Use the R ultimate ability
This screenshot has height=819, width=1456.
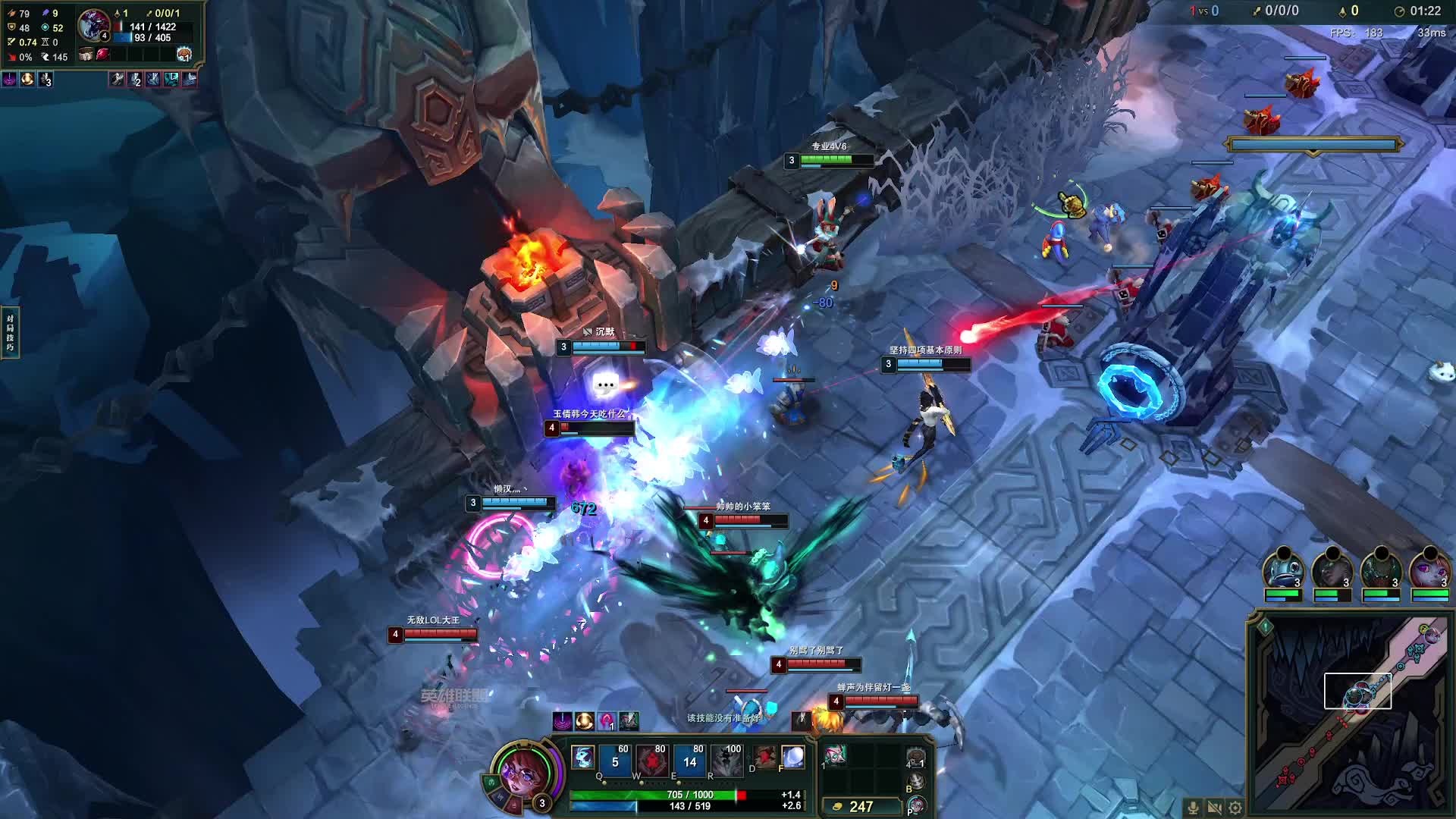coord(726,761)
